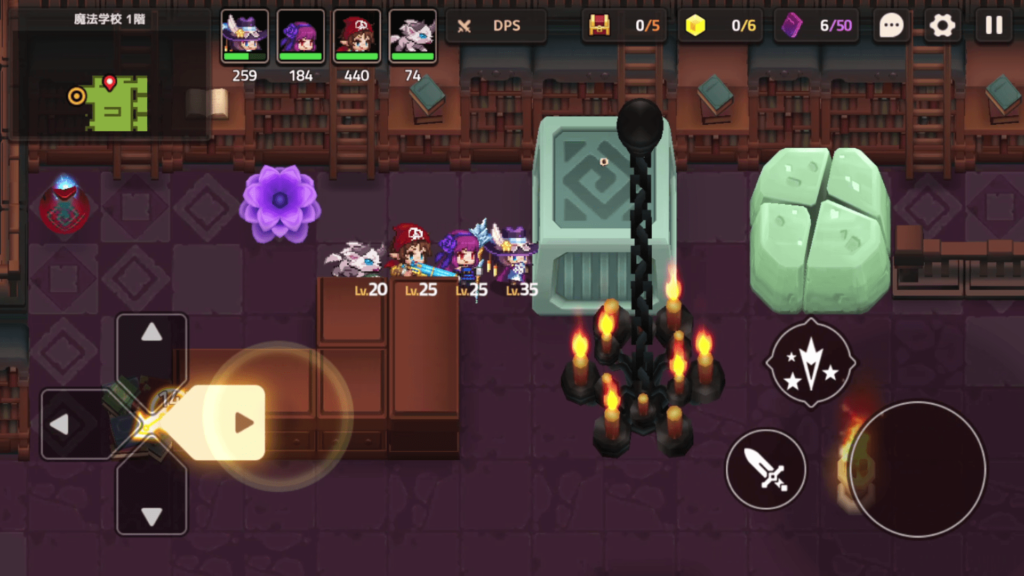The image size is (1024, 576).
Task: Tap the large round attack button
Action: click(917, 469)
